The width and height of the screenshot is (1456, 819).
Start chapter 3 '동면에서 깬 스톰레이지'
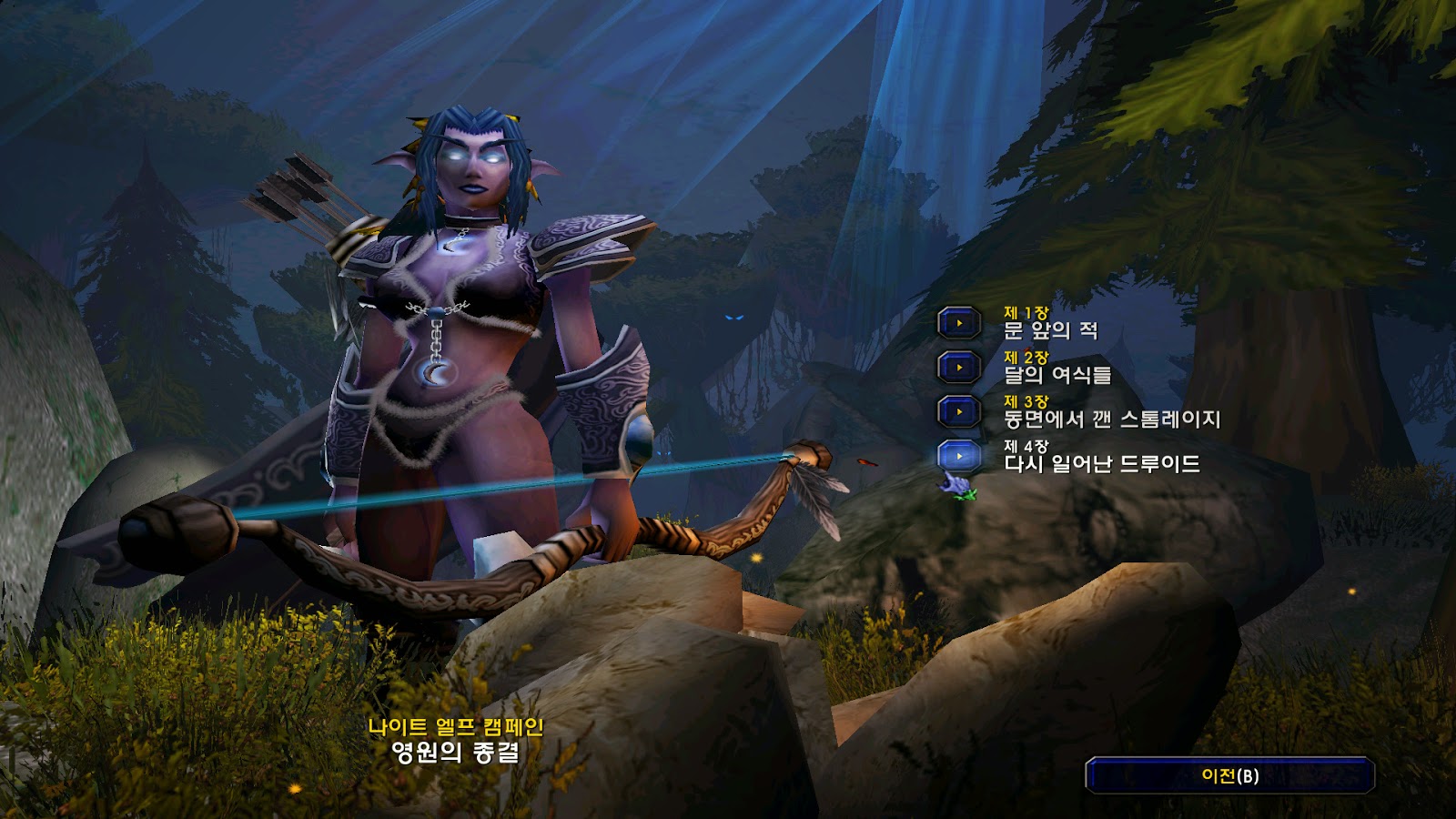pos(959,411)
